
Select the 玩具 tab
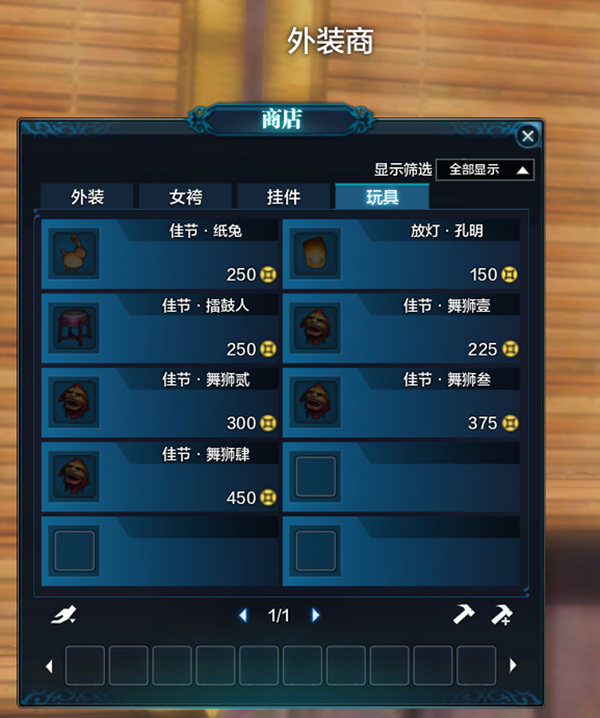pyautogui.click(x=381, y=197)
